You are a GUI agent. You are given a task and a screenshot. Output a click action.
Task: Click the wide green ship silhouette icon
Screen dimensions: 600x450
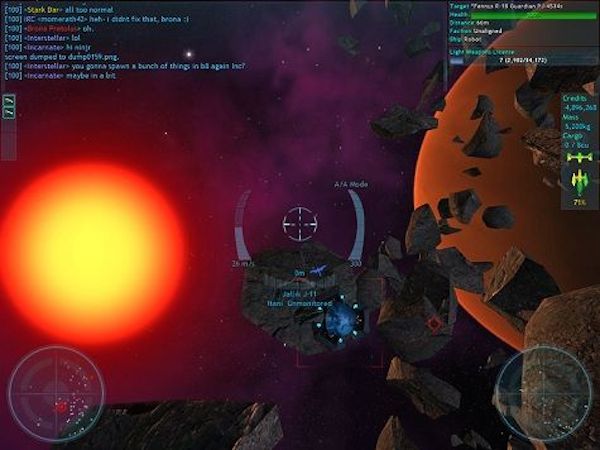click(579, 158)
